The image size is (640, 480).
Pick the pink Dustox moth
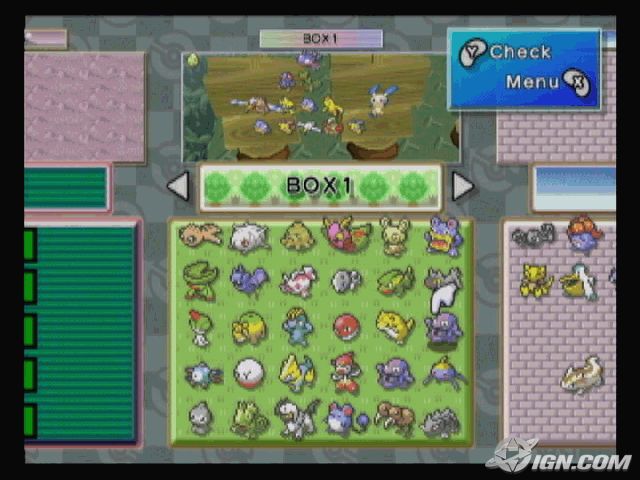coord(345,236)
